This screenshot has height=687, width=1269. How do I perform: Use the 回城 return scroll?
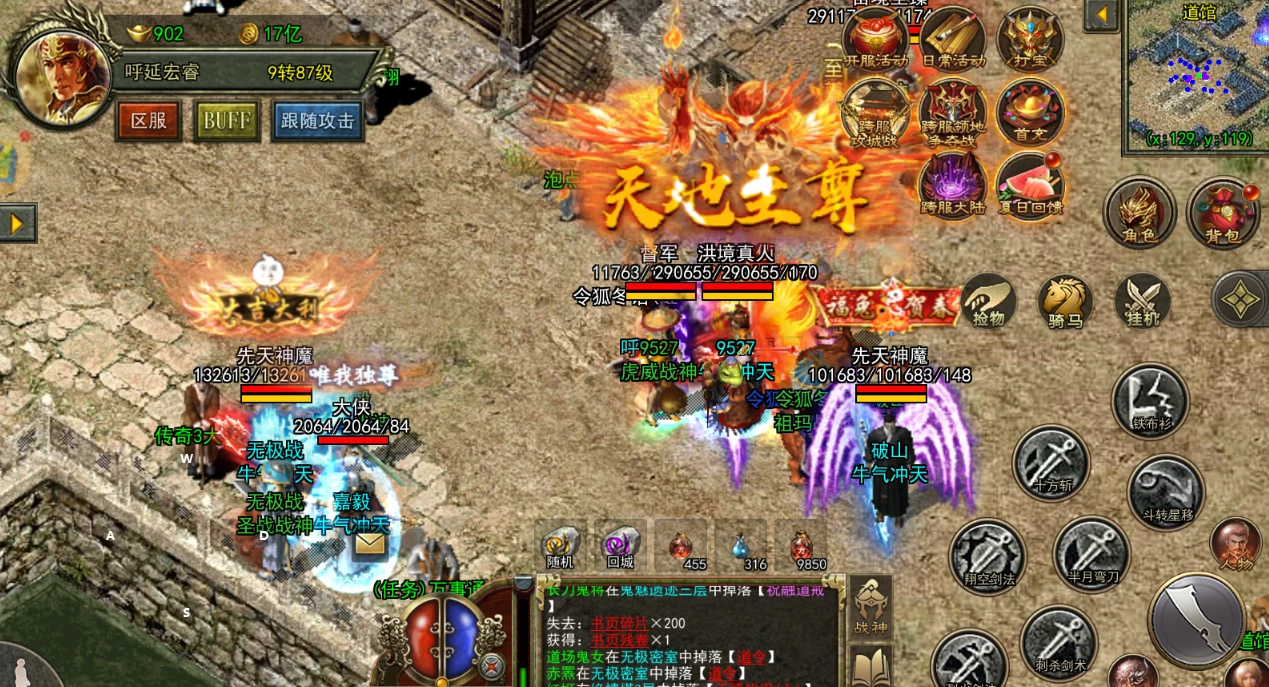(620, 547)
